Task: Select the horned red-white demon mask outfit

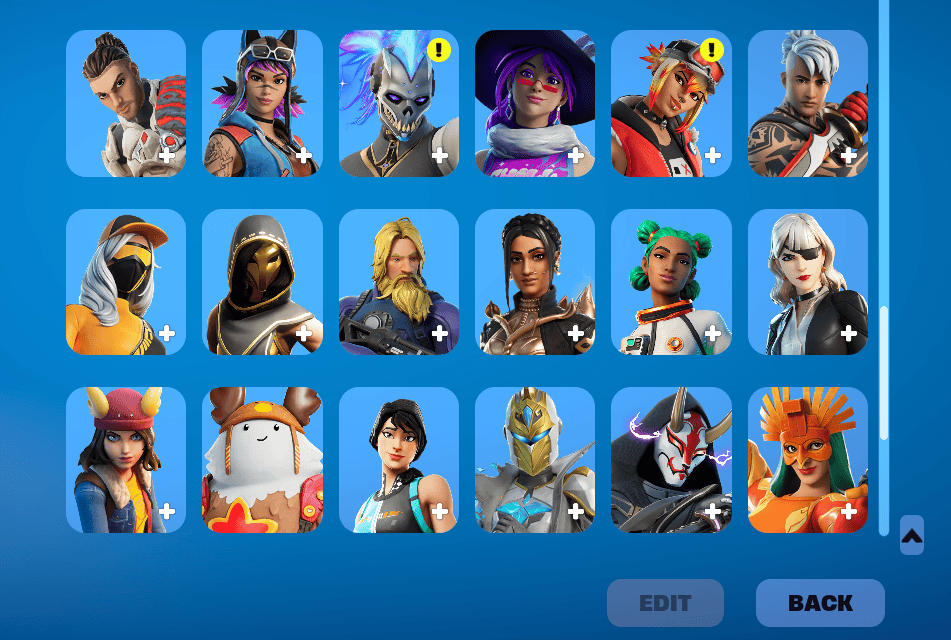Action: point(671,460)
